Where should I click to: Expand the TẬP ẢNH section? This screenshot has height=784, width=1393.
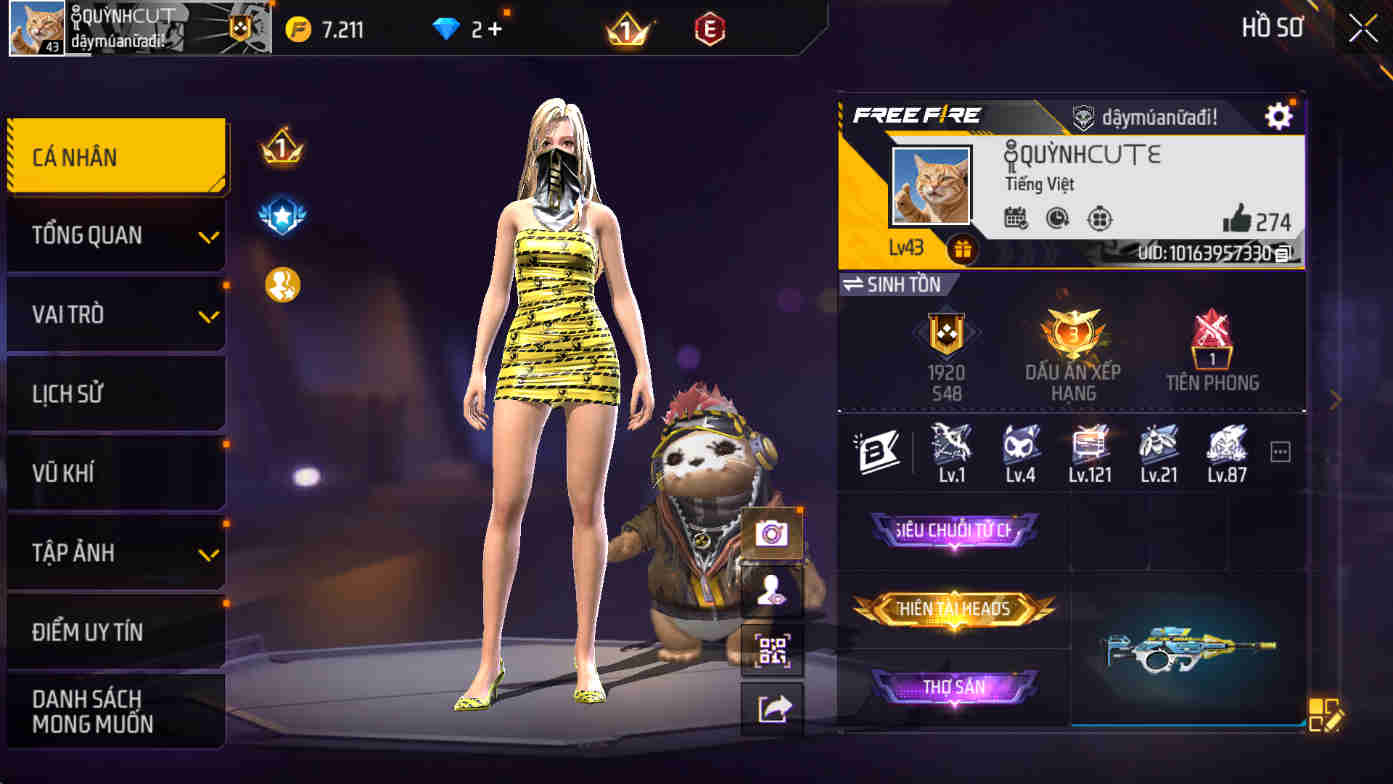[116, 552]
